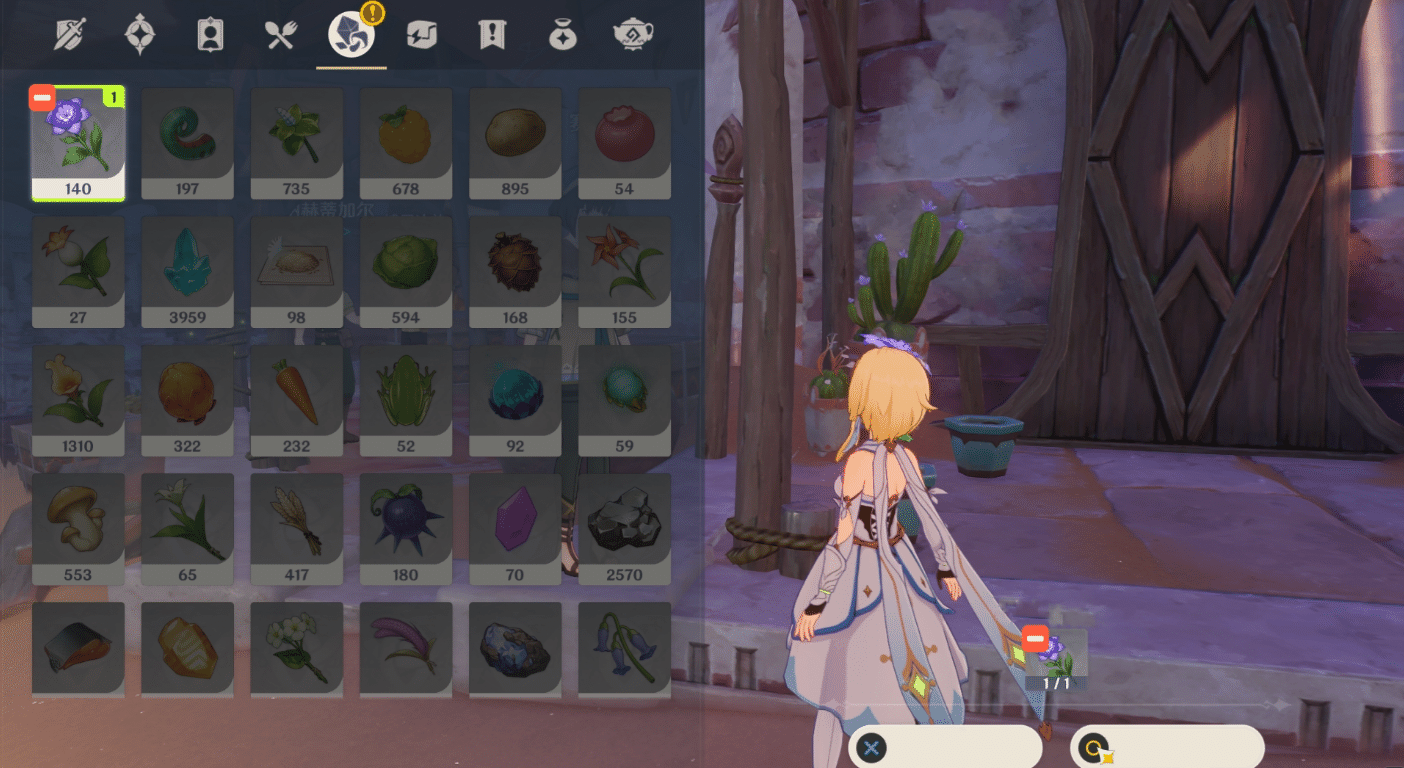
Task: Open the Serenitea Pot furnishings category
Action: tap(633, 33)
